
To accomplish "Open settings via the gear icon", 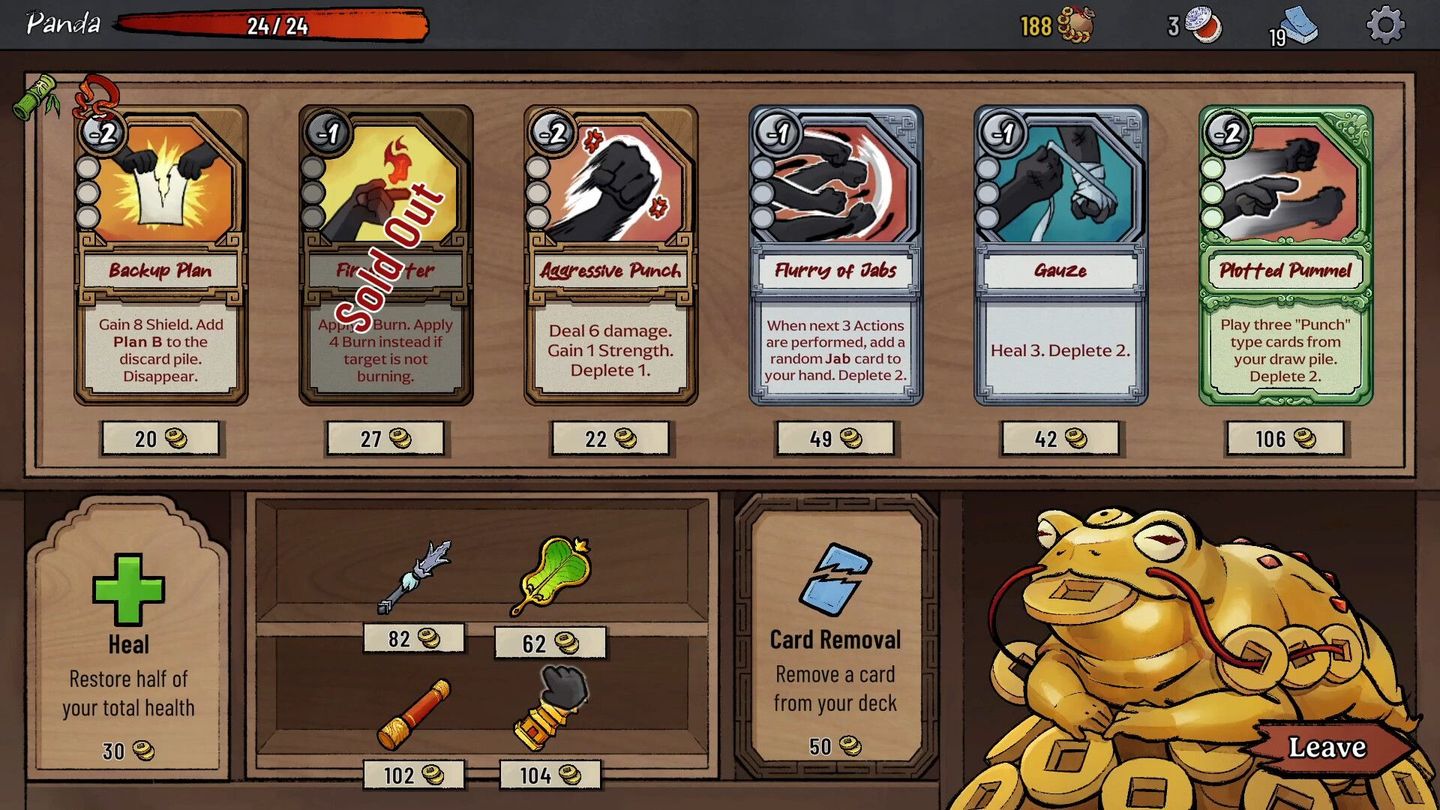I will click(x=1385, y=26).
